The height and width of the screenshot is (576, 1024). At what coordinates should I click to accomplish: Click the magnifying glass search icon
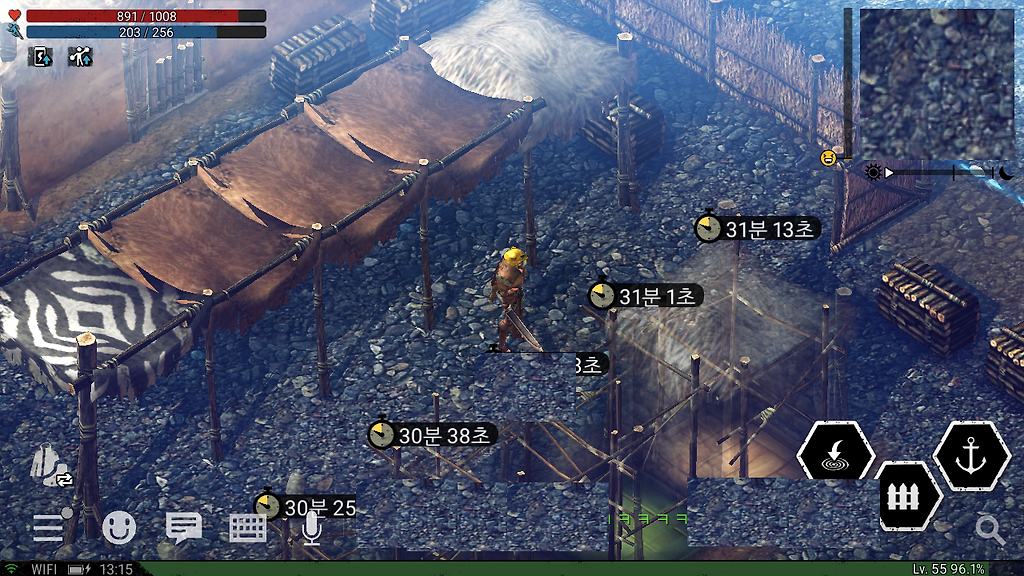pos(990,530)
